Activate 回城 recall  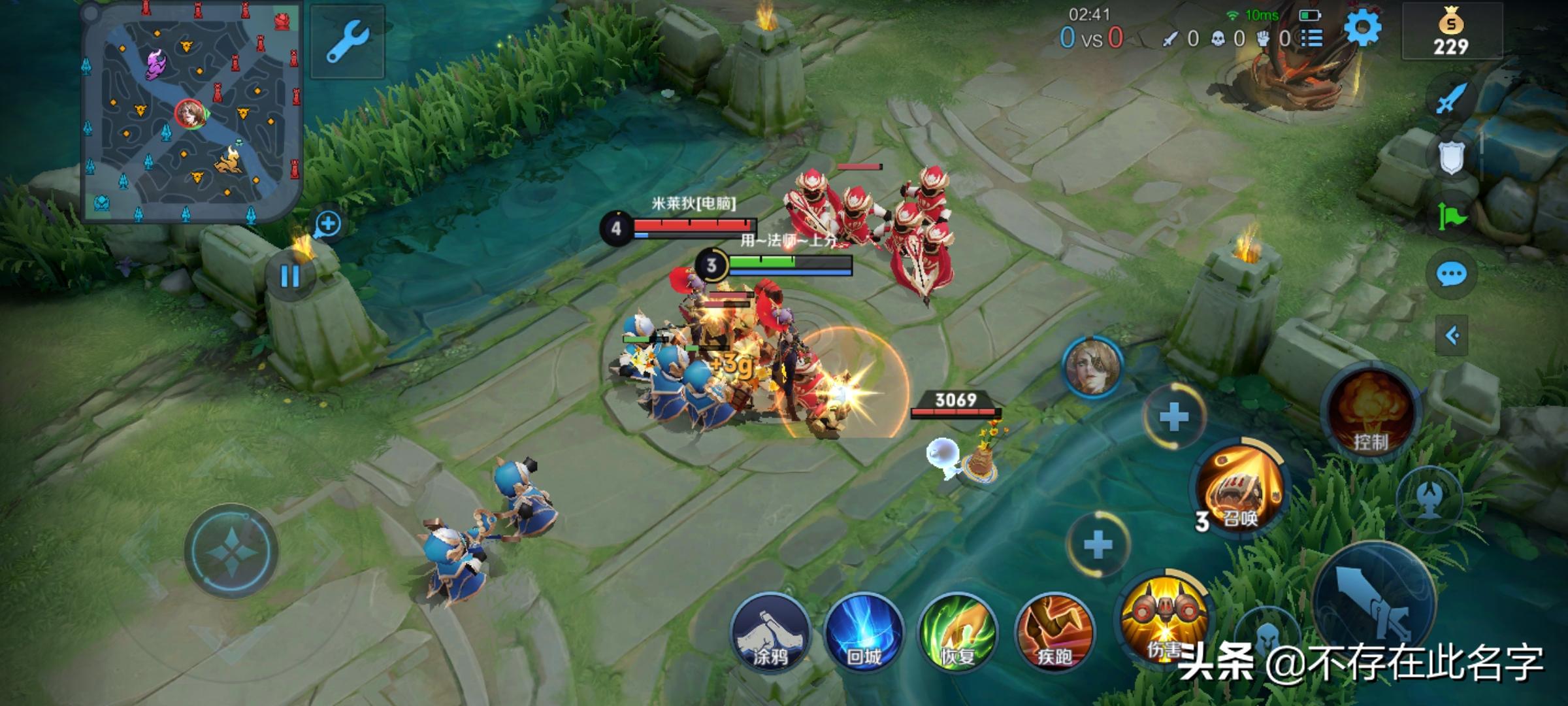point(864,633)
